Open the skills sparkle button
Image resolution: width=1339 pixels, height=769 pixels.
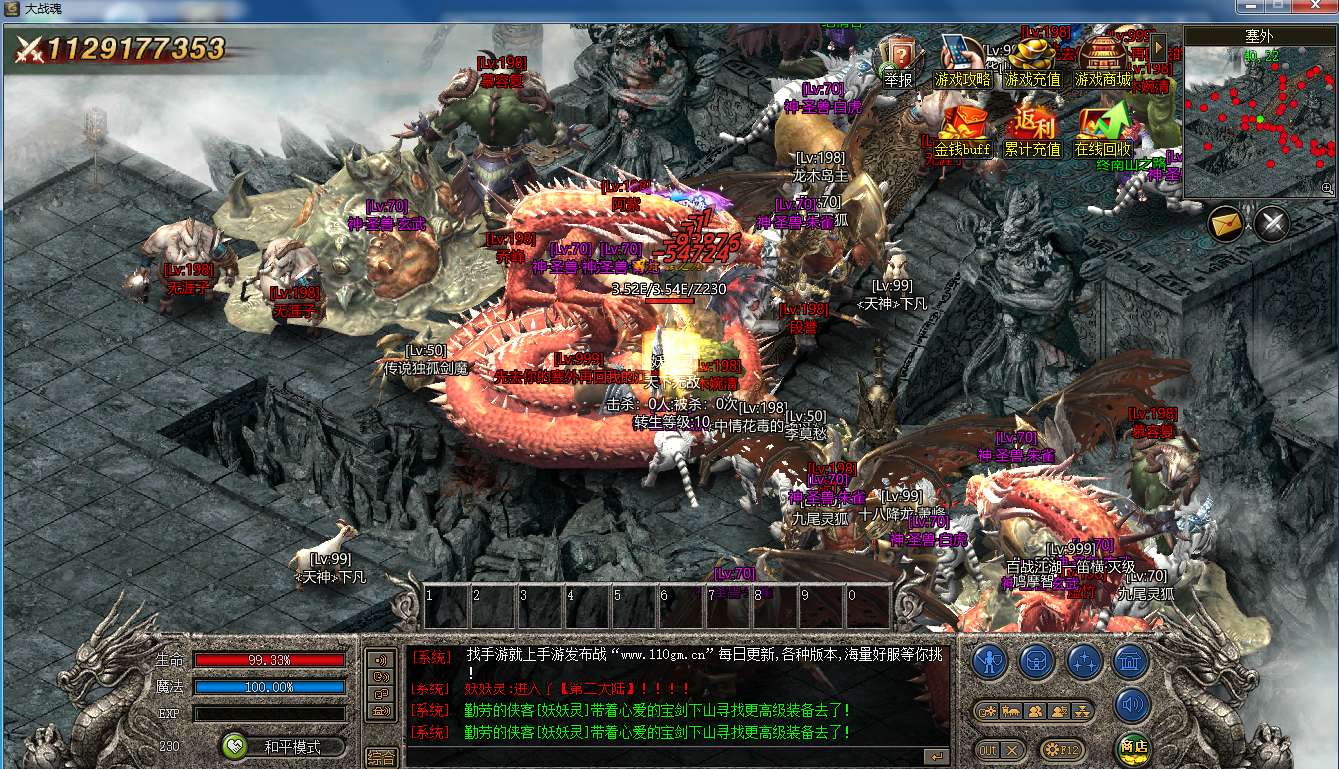click(1084, 661)
